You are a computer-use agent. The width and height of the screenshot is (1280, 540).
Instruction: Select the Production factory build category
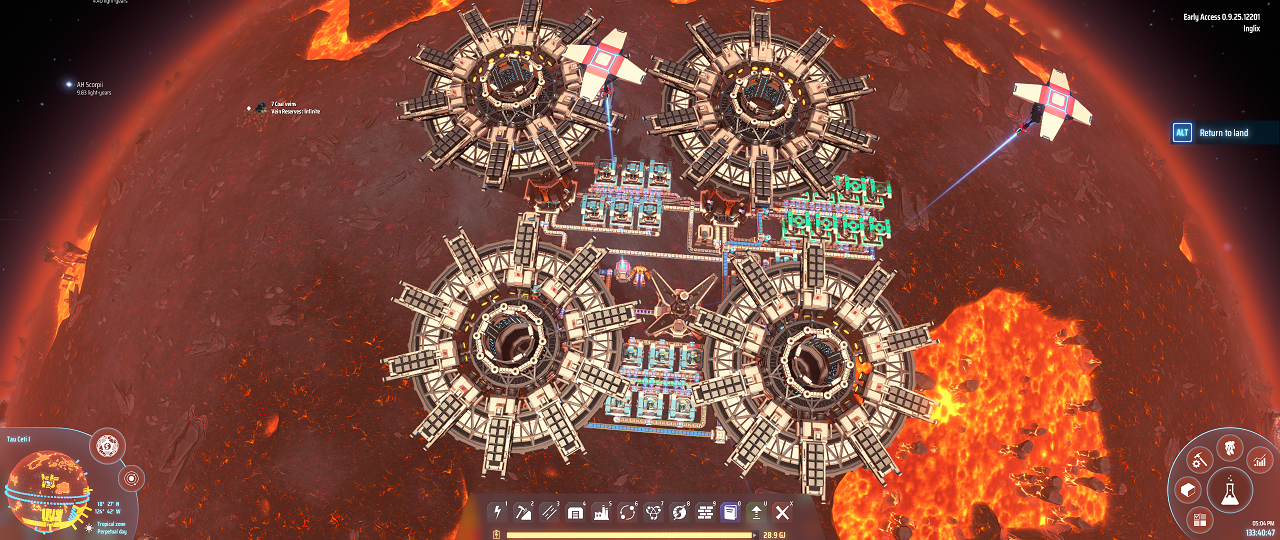pos(601,513)
